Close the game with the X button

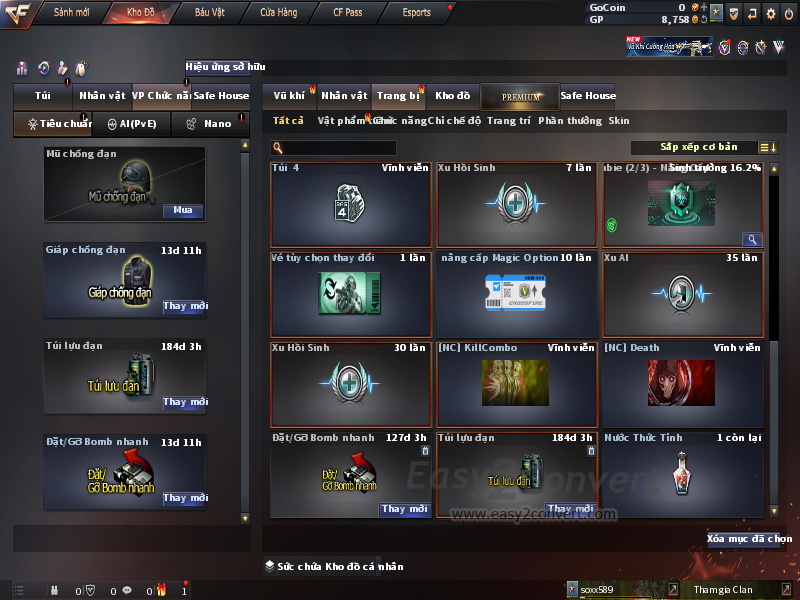(x=788, y=13)
